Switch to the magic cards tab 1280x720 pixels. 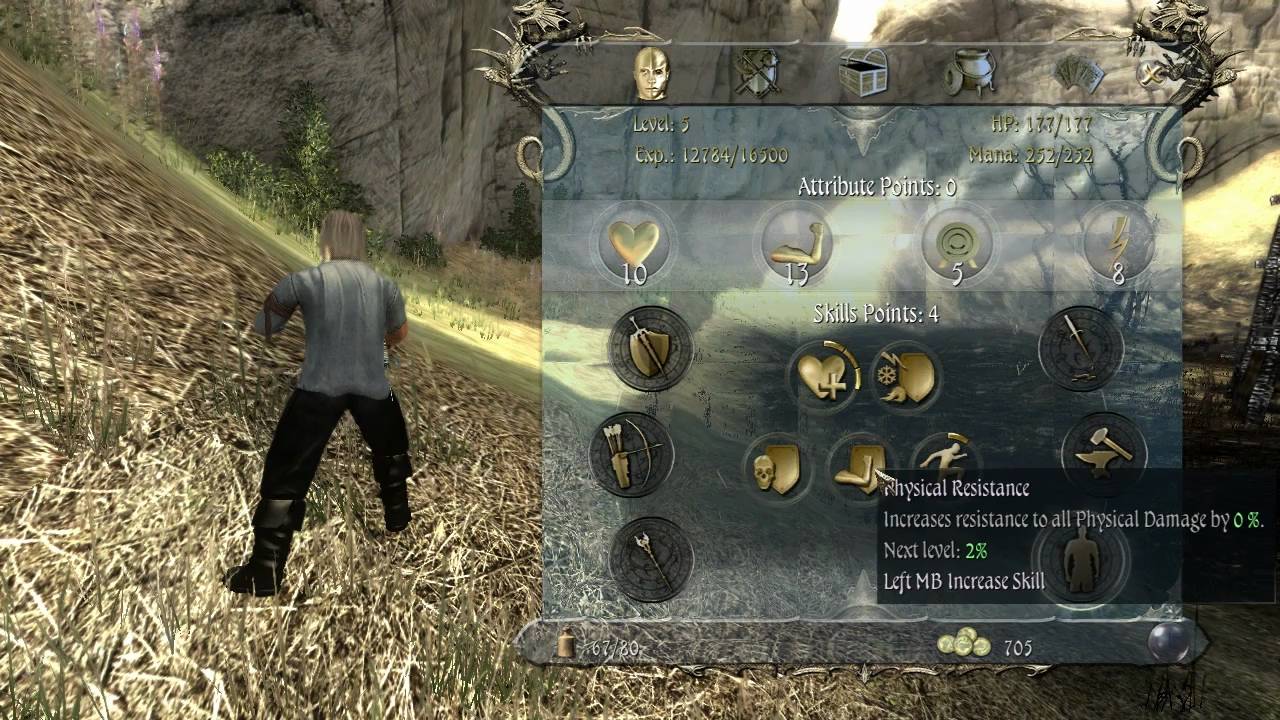[x=1079, y=73]
